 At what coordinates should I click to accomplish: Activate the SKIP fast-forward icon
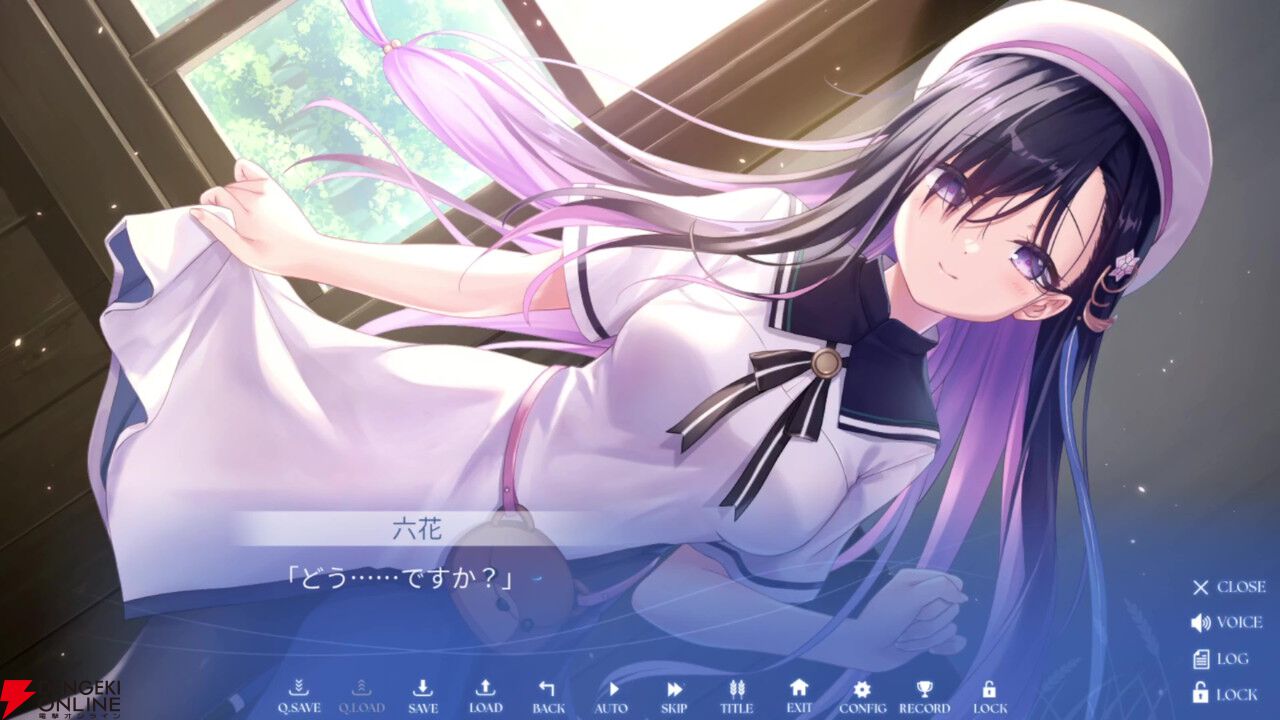(x=674, y=690)
